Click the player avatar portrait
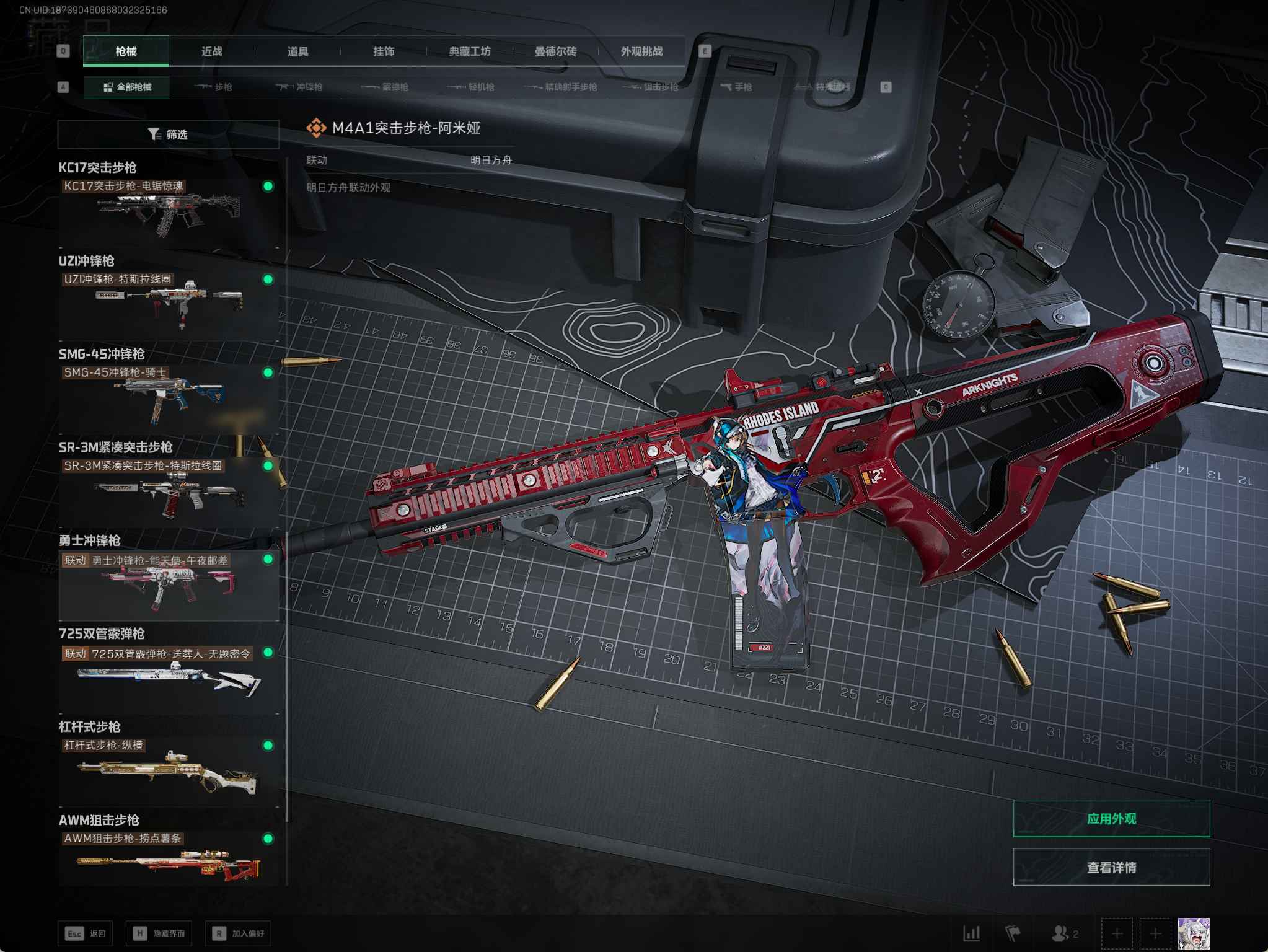This screenshot has width=1268, height=952. (x=1193, y=933)
